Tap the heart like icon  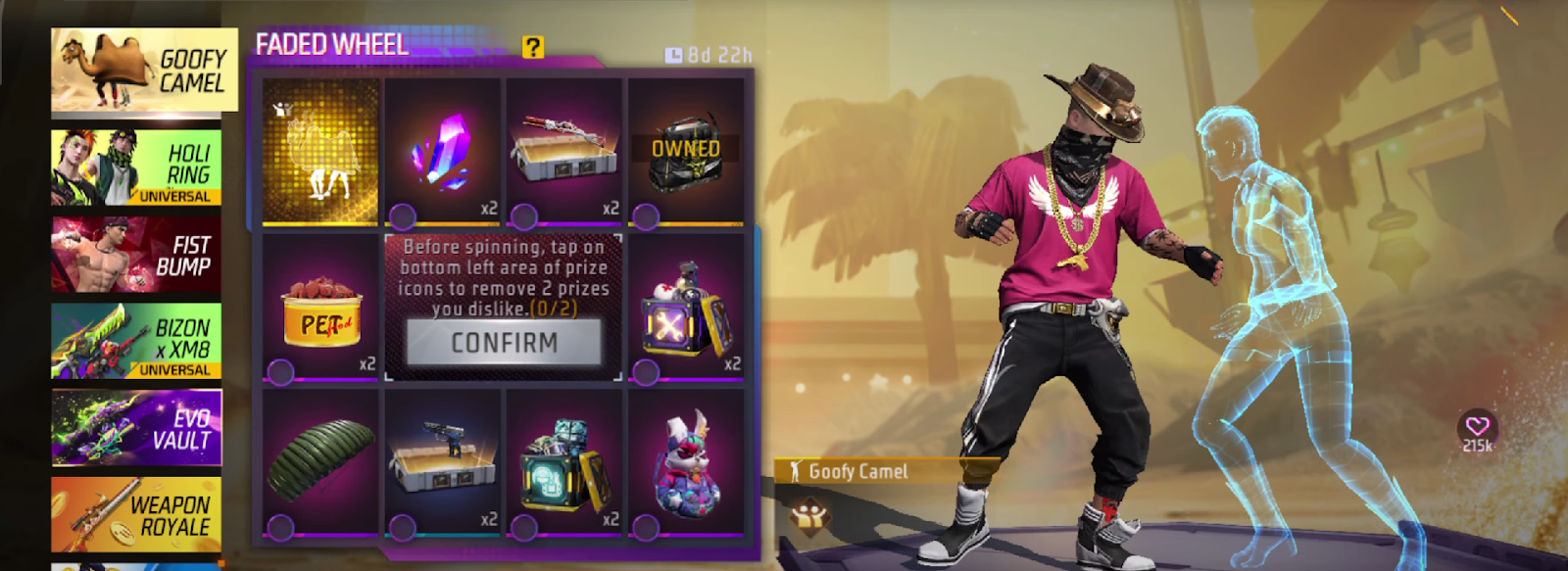1477,426
